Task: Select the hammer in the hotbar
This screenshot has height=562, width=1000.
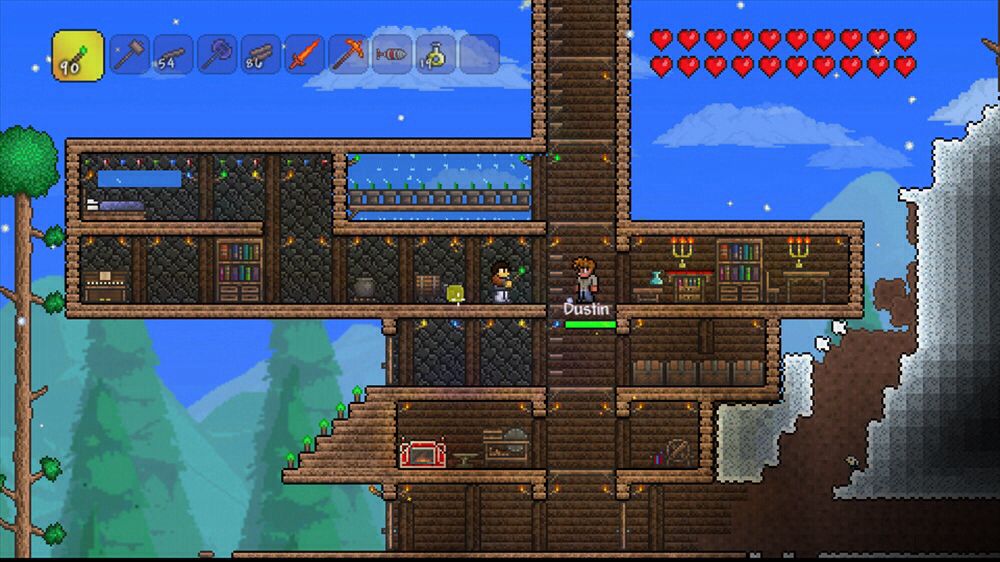Action: pos(129,54)
